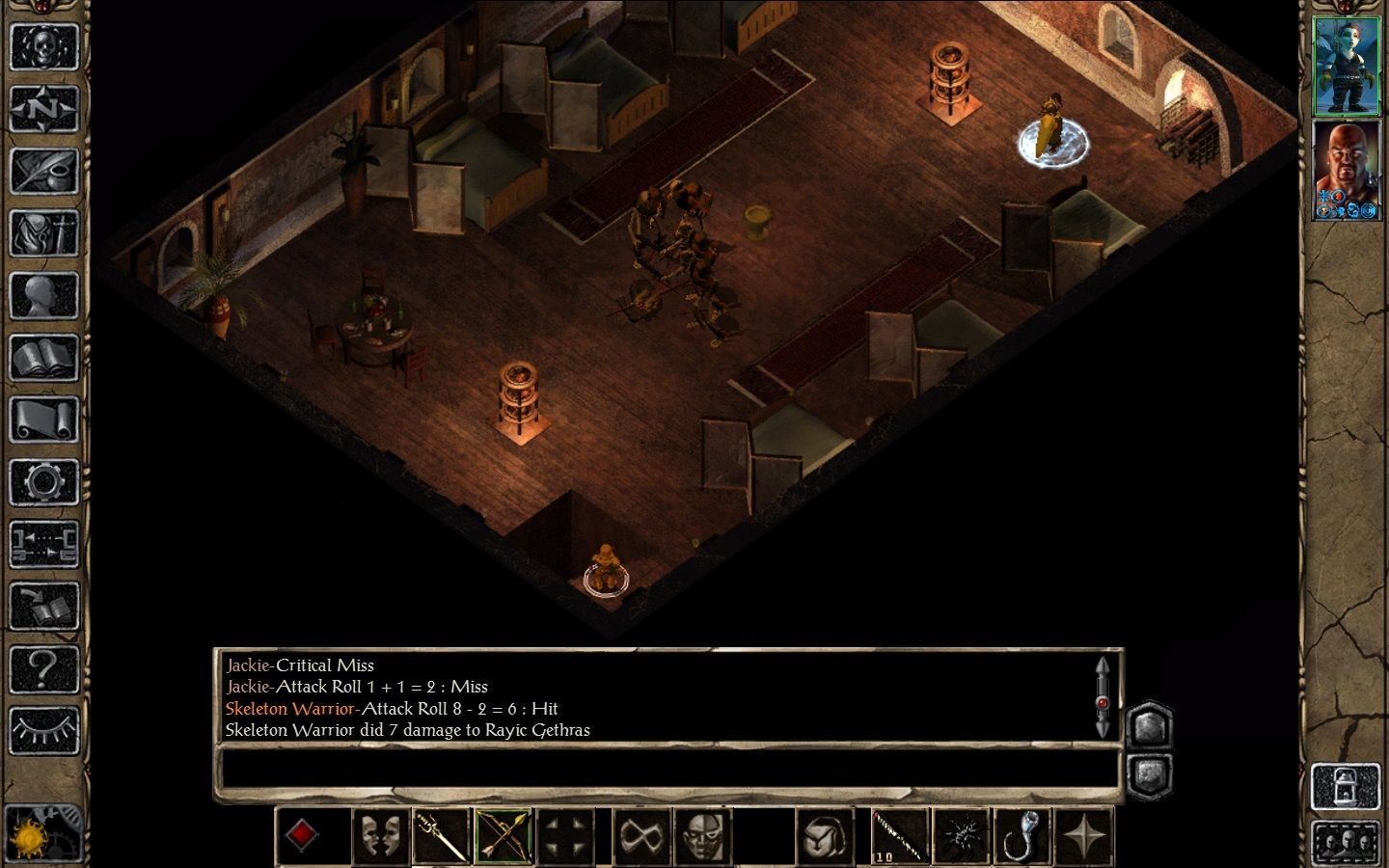Select the bald man portrait
This screenshot has width=1389, height=868.
pyautogui.click(x=1348, y=170)
